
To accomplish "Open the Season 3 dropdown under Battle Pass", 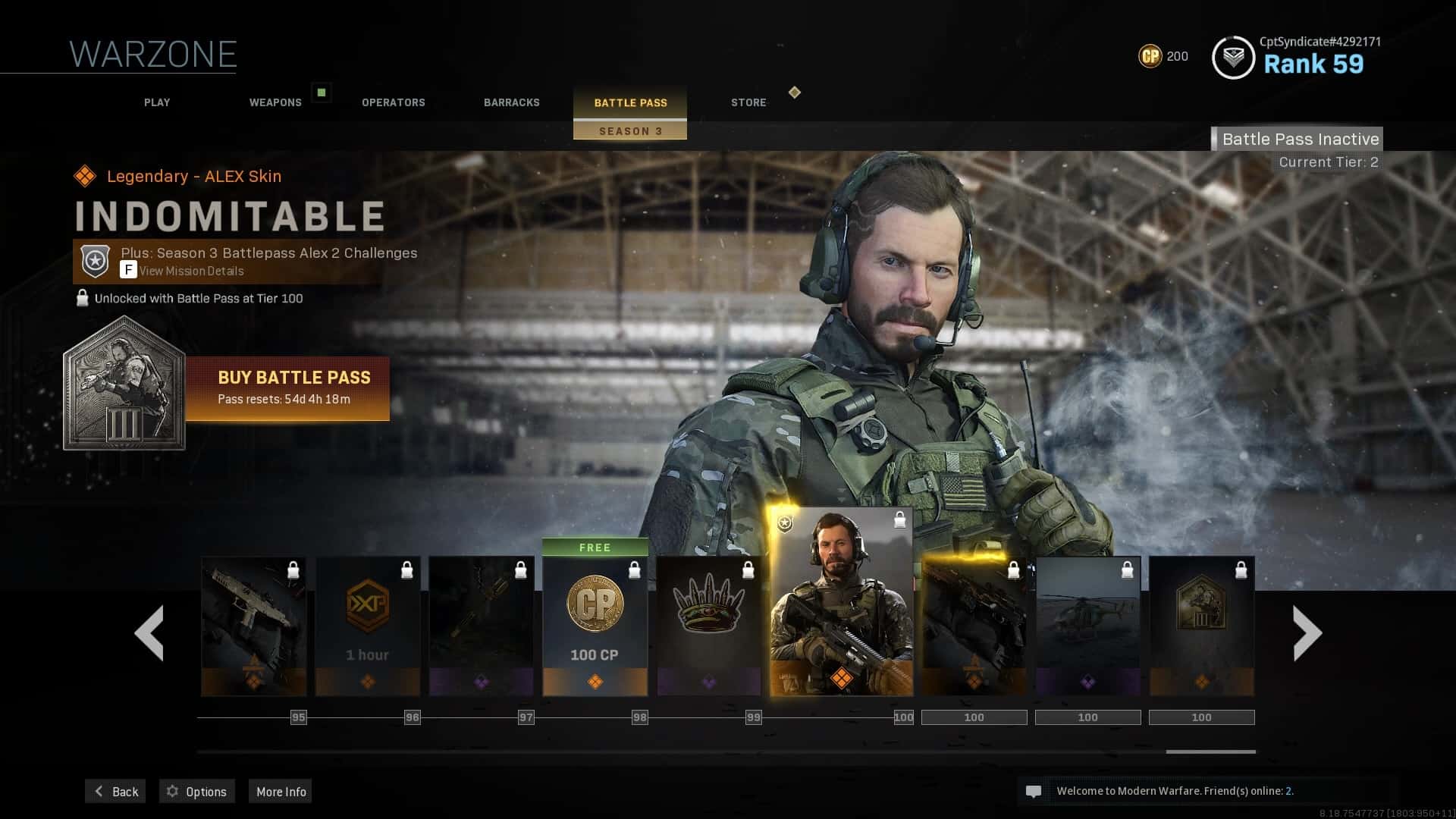I will 630,130.
